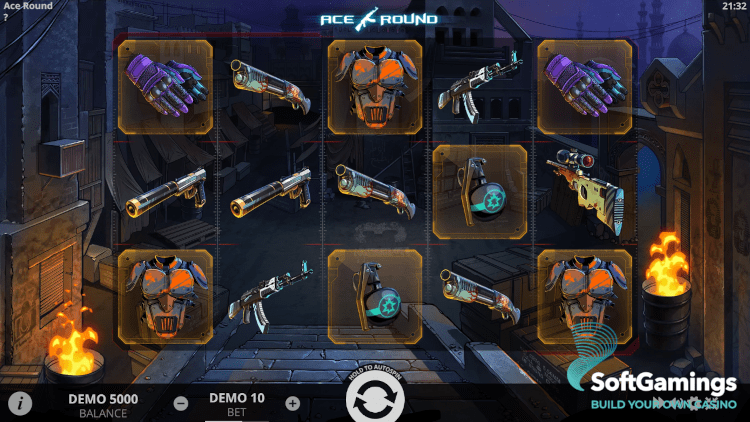Decrease the bet with the minus button

tap(181, 403)
